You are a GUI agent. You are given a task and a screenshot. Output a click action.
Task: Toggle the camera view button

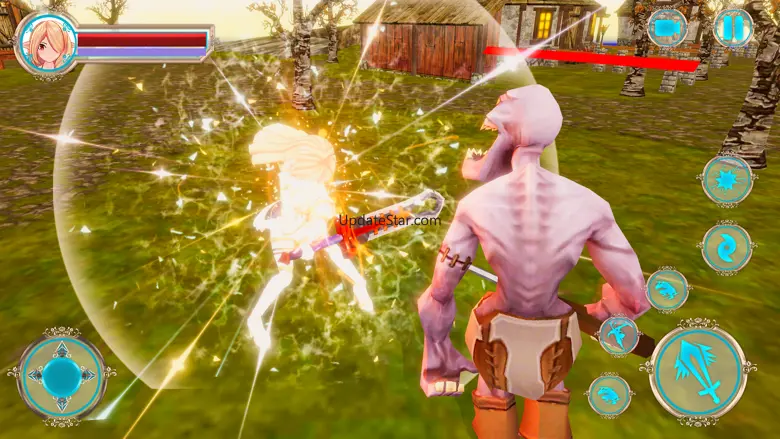667,27
